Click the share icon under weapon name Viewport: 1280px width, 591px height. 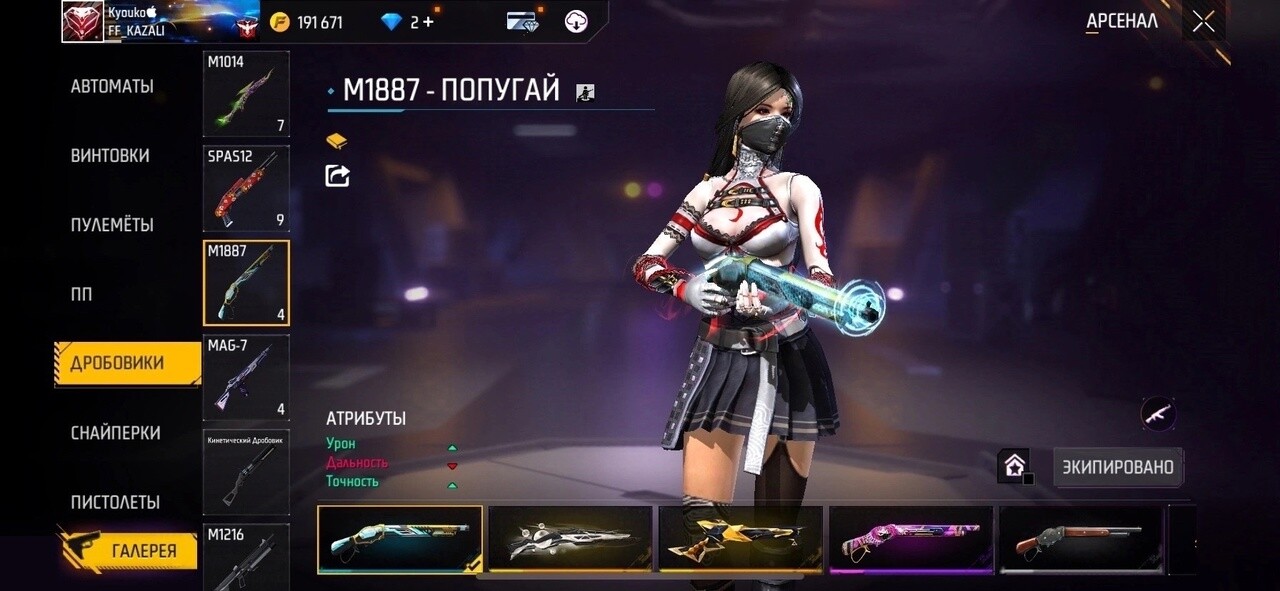[338, 176]
